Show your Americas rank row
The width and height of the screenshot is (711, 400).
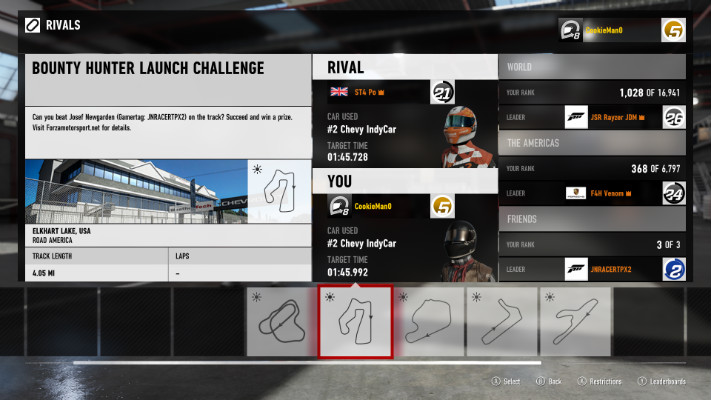point(591,168)
